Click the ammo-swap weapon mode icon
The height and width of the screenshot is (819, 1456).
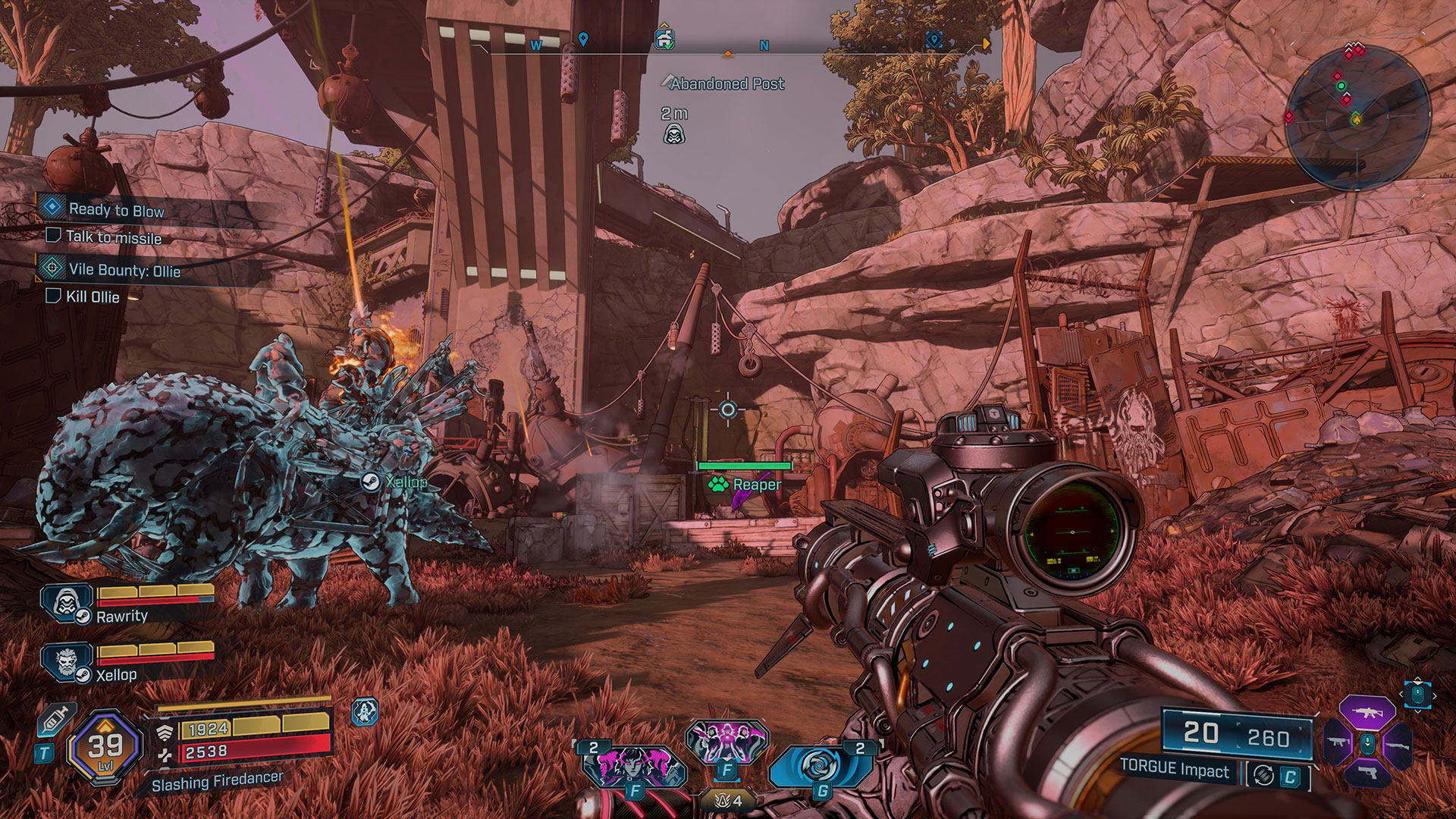tap(1263, 775)
